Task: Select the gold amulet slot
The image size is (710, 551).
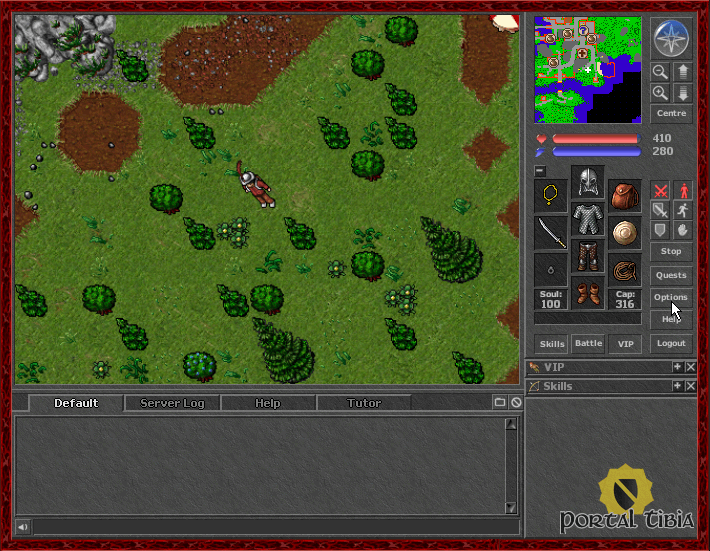Action: [x=551, y=196]
